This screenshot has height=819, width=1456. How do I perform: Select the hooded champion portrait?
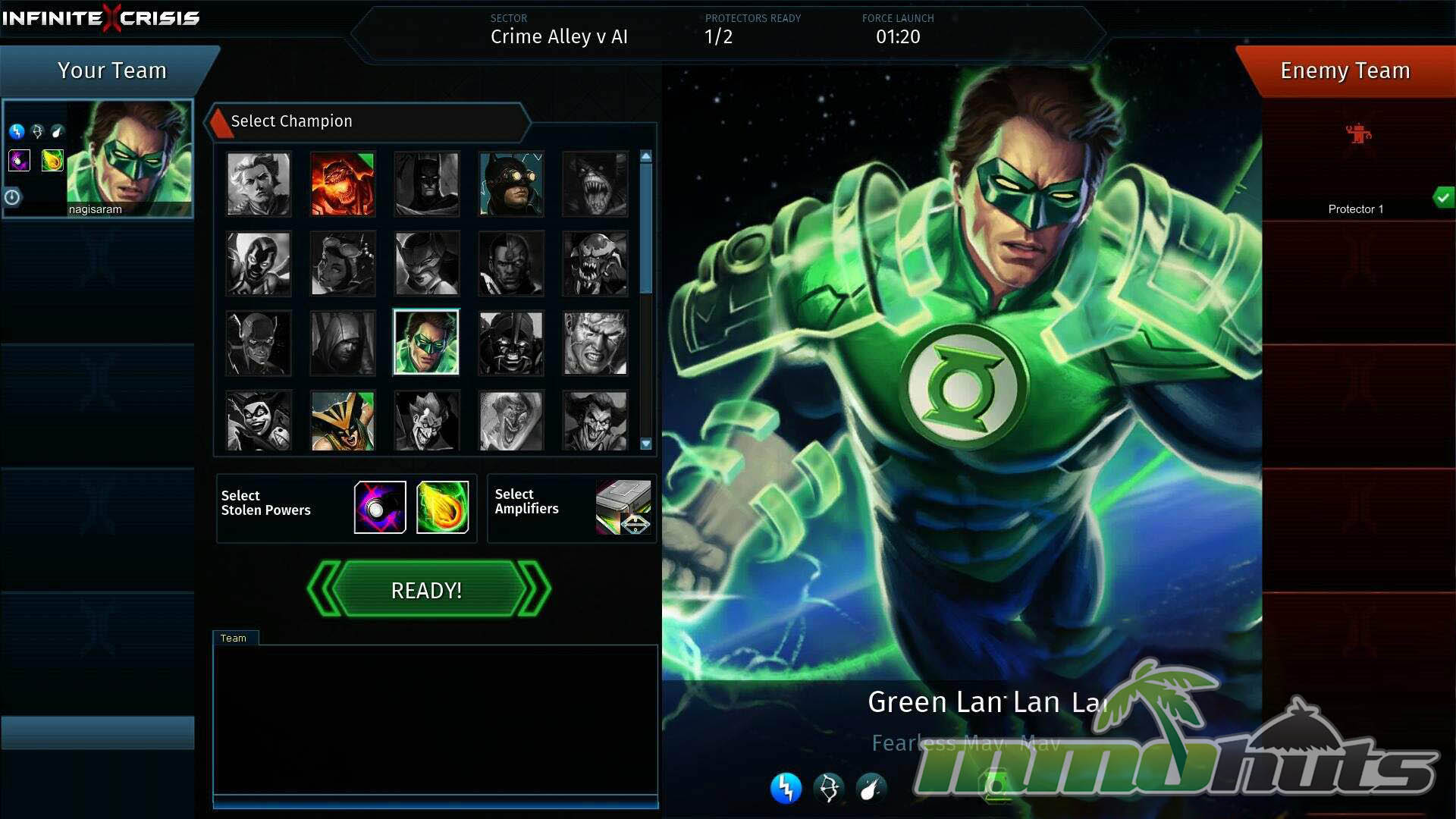click(342, 342)
